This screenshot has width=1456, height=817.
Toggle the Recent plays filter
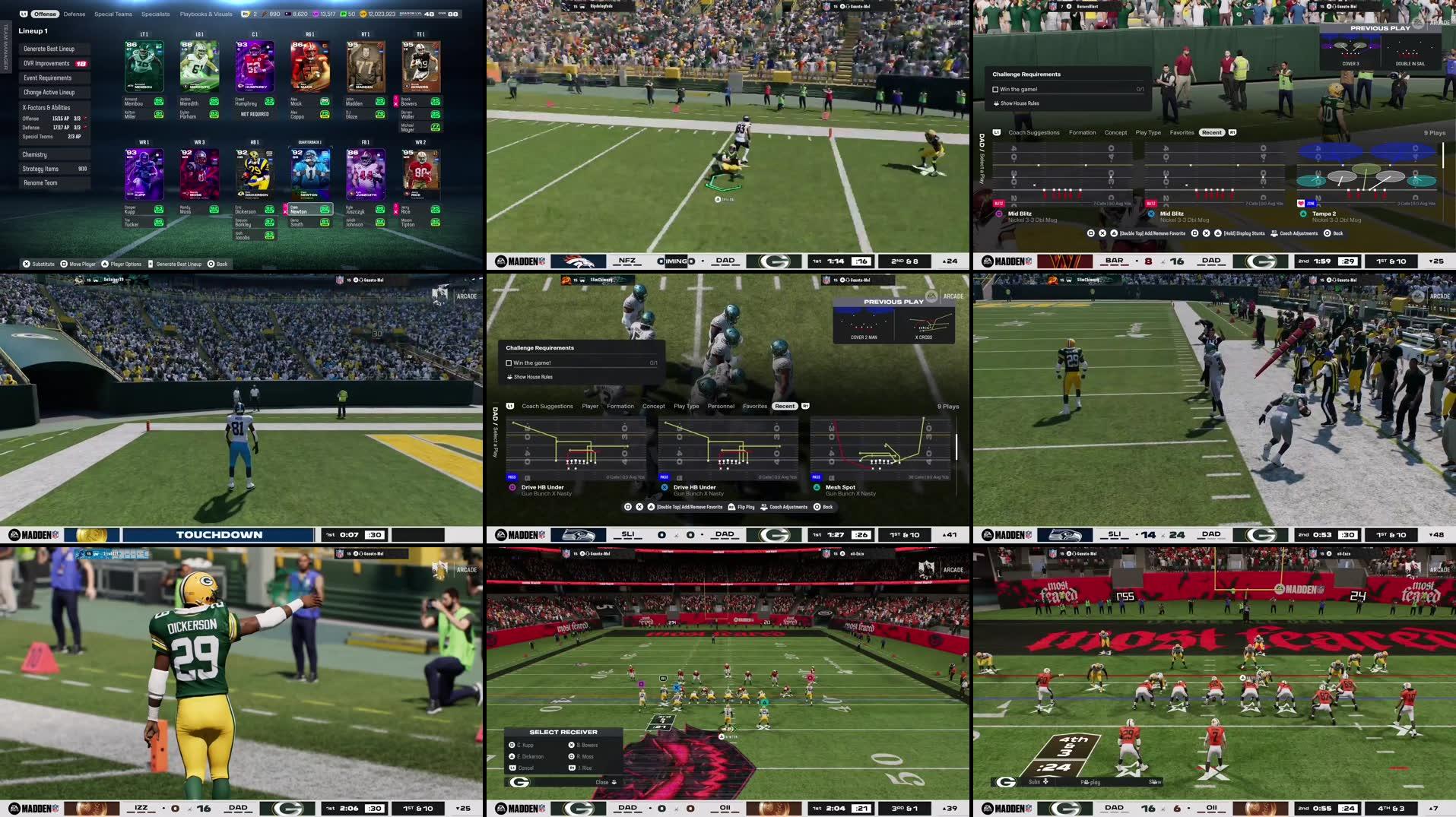point(784,406)
